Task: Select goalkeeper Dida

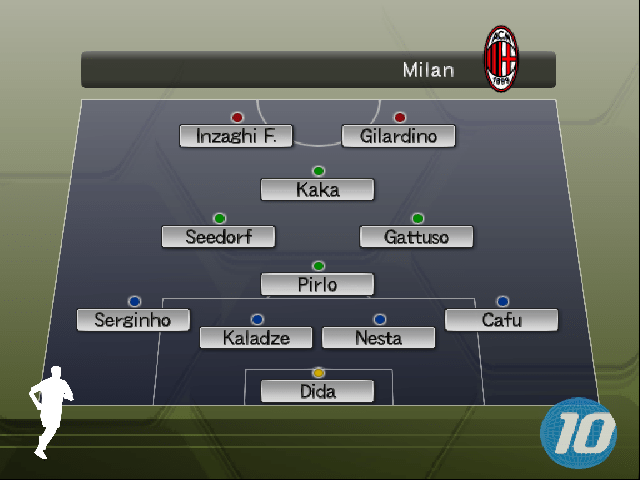Action: [x=317, y=391]
